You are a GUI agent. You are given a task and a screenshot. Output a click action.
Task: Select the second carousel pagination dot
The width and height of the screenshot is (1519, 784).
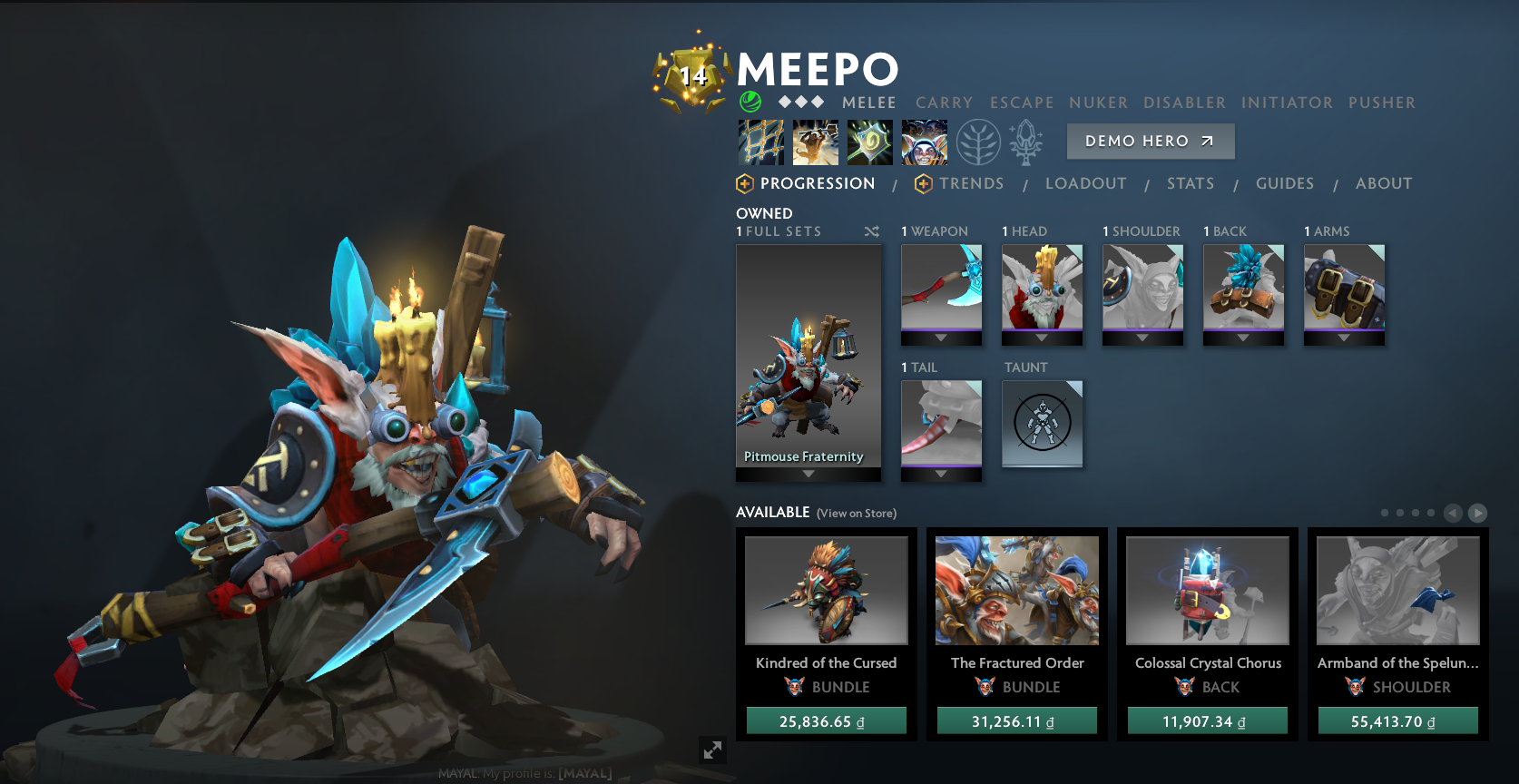pyautogui.click(x=1399, y=512)
